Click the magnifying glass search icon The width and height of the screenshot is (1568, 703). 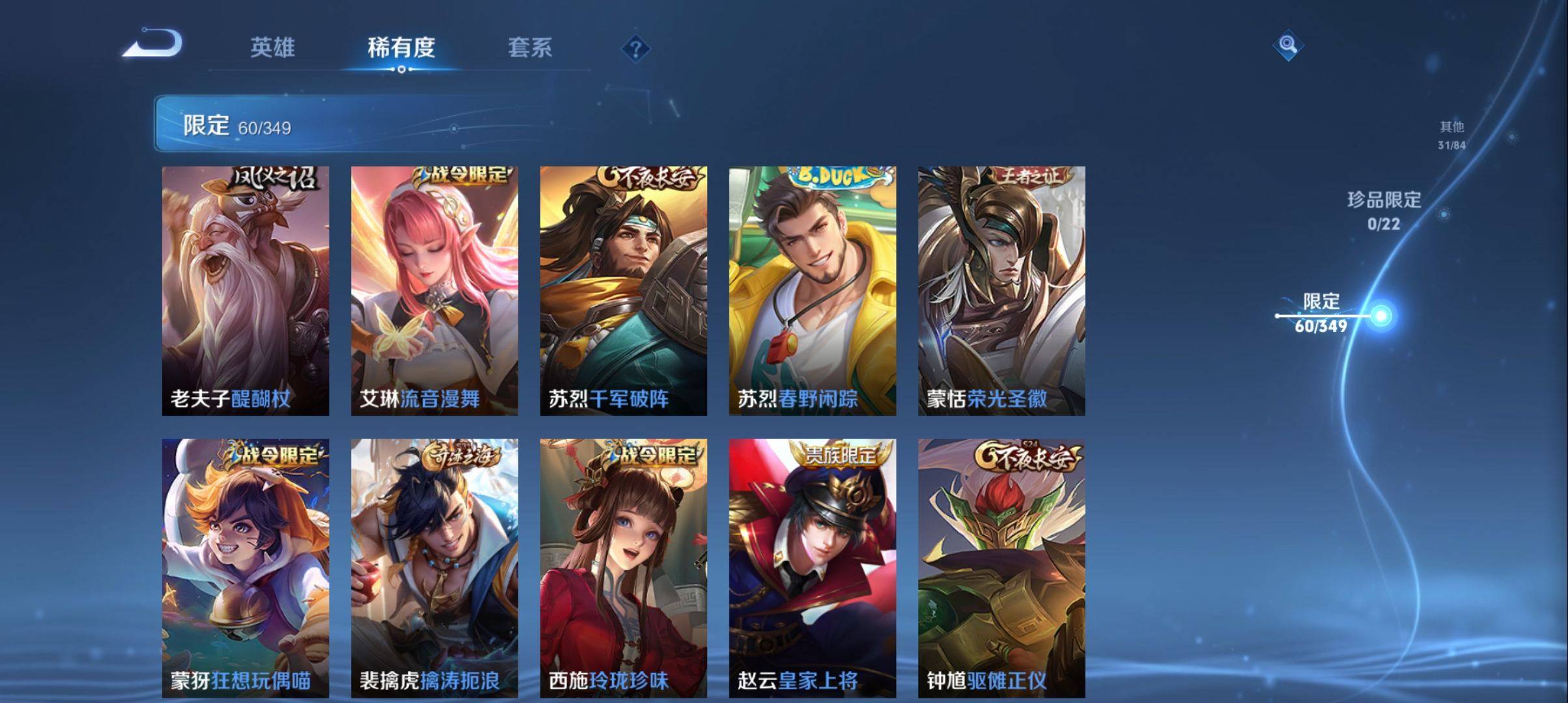click(x=1287, y=46)
